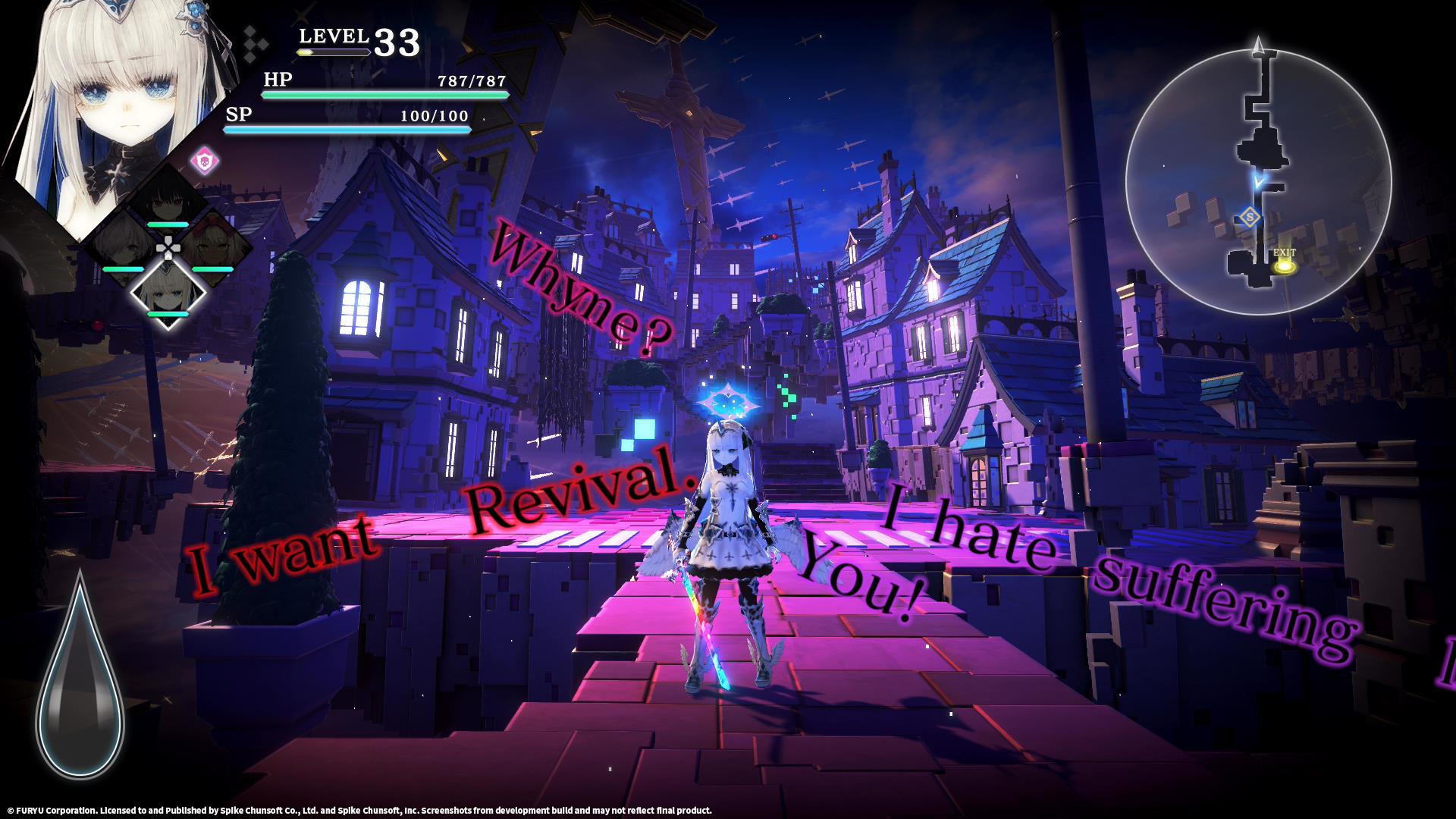Click the LEVEL 33 label
Viewport: 1456px width, 819px height.
pyautogui.click(x=353, y=38)
